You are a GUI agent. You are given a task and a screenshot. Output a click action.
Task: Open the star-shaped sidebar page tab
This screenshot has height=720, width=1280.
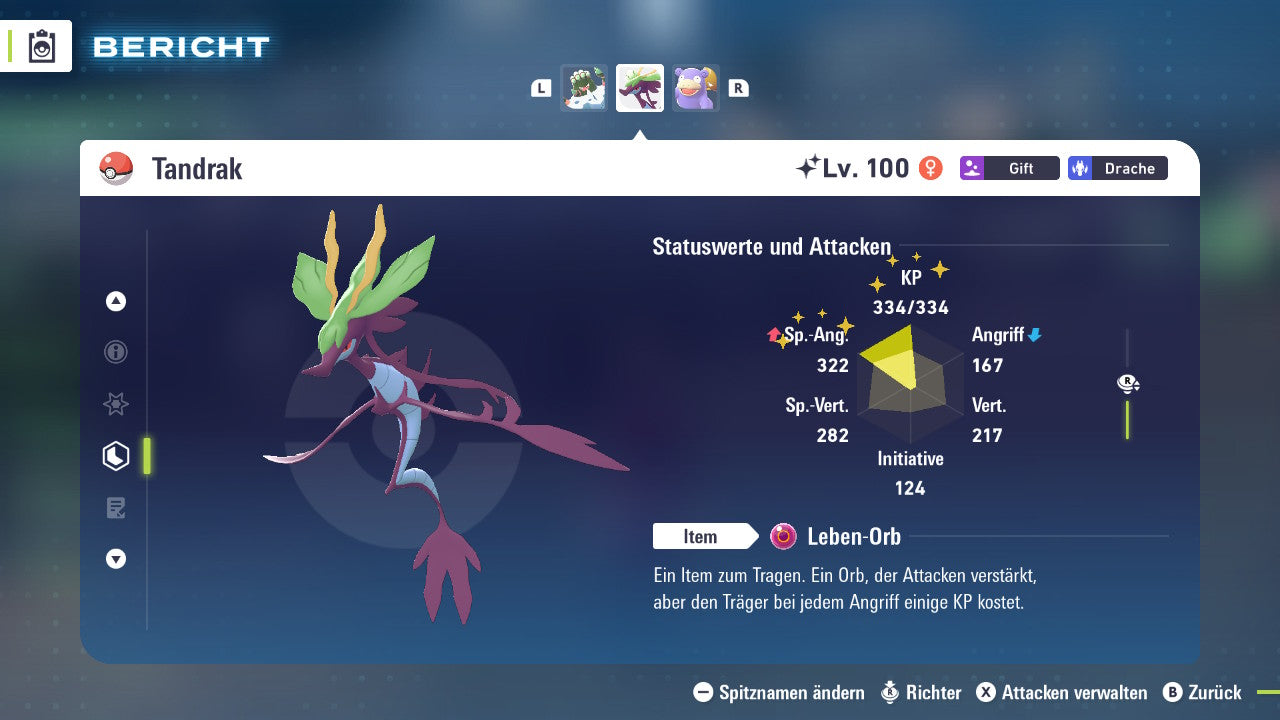116,404
